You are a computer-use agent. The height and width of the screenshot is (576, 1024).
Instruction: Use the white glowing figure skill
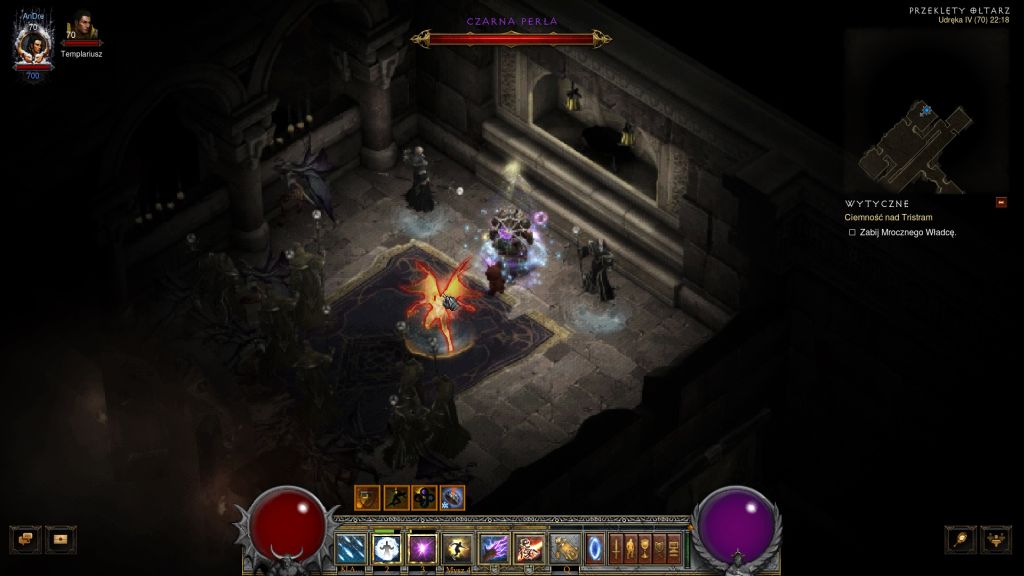click(386, 547)
